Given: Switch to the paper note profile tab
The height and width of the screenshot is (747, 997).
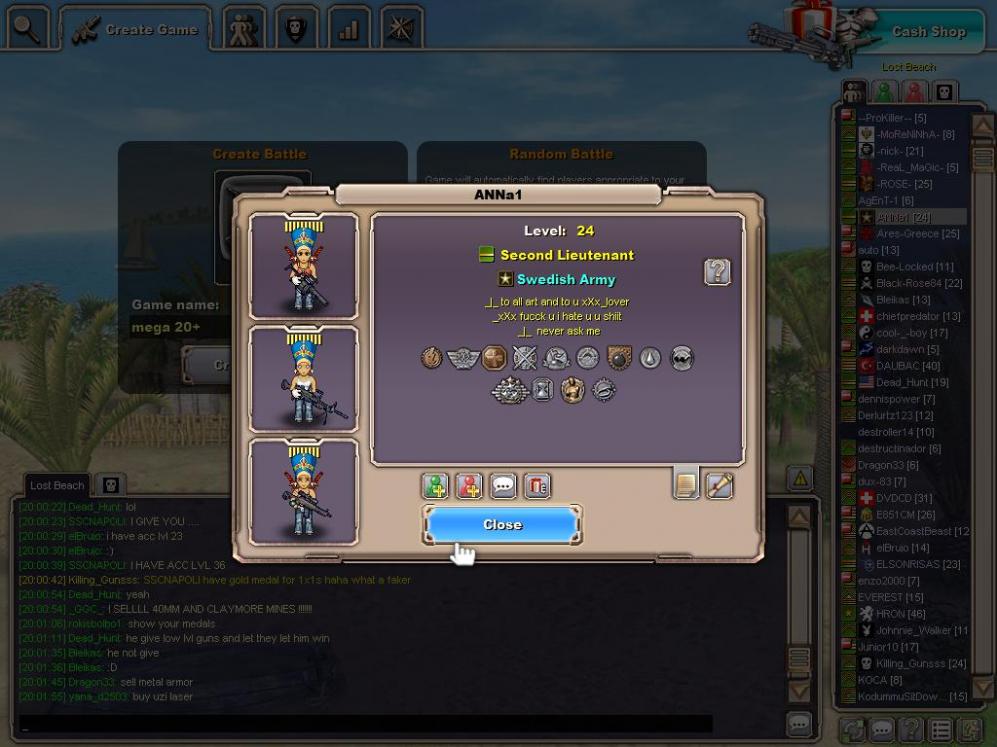Looking at the screenshot, I should coord(686,484).
